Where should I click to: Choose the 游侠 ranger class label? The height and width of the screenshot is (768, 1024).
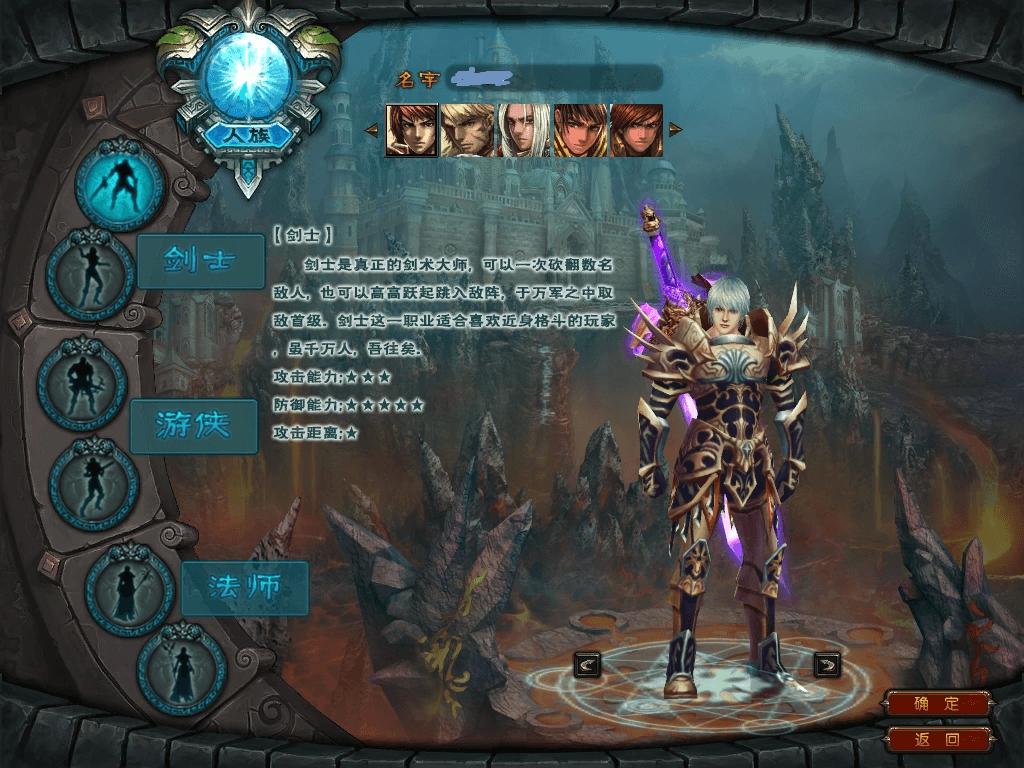tap(193, 426)
